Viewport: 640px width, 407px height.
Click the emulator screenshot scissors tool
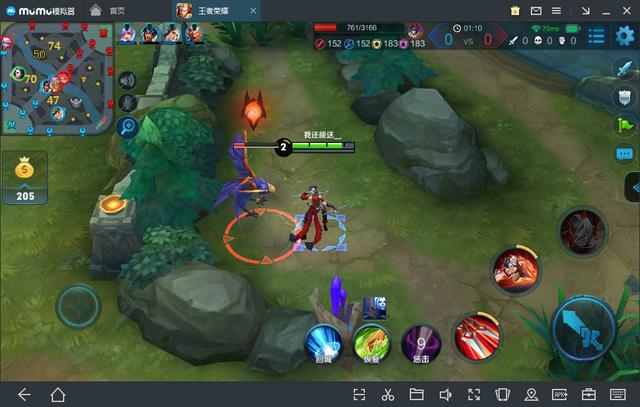pyautogui.click(x=387, y=394)
